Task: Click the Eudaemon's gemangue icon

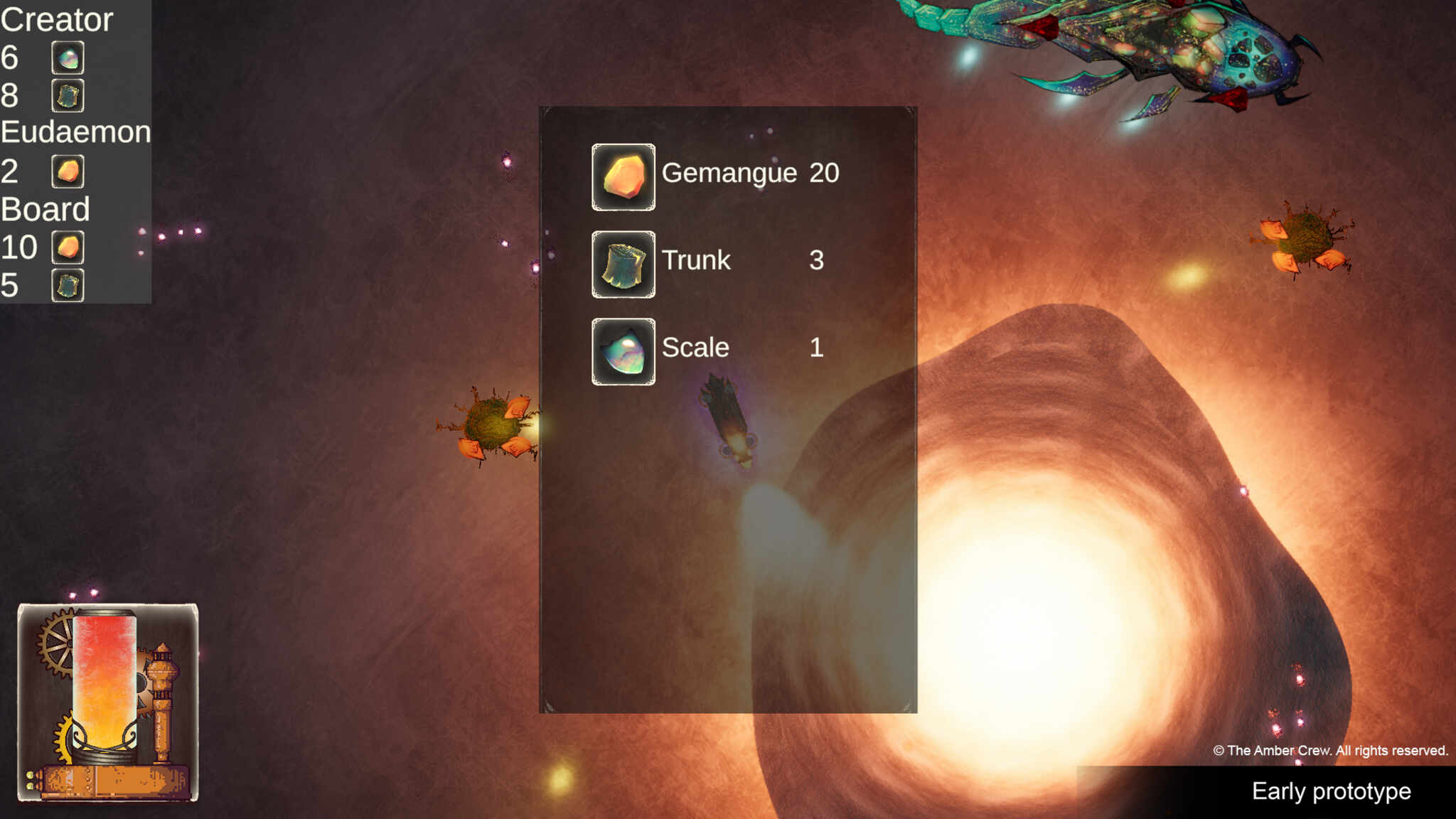Action: tap(68, 171)
